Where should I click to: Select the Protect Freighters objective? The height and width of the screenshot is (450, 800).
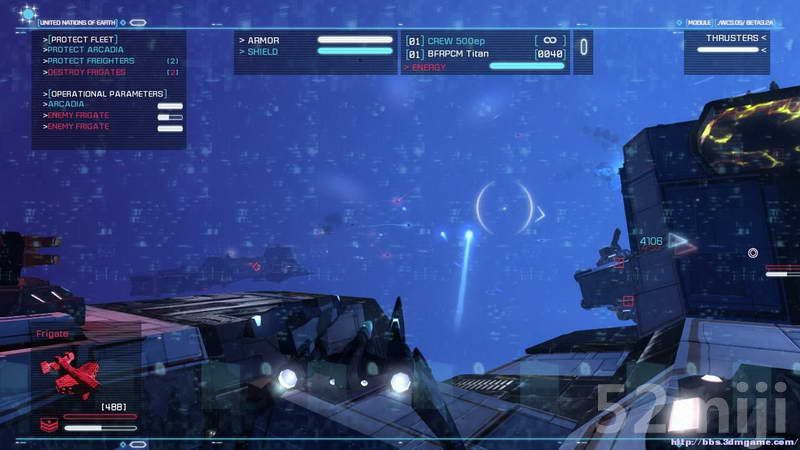point(92,61)
